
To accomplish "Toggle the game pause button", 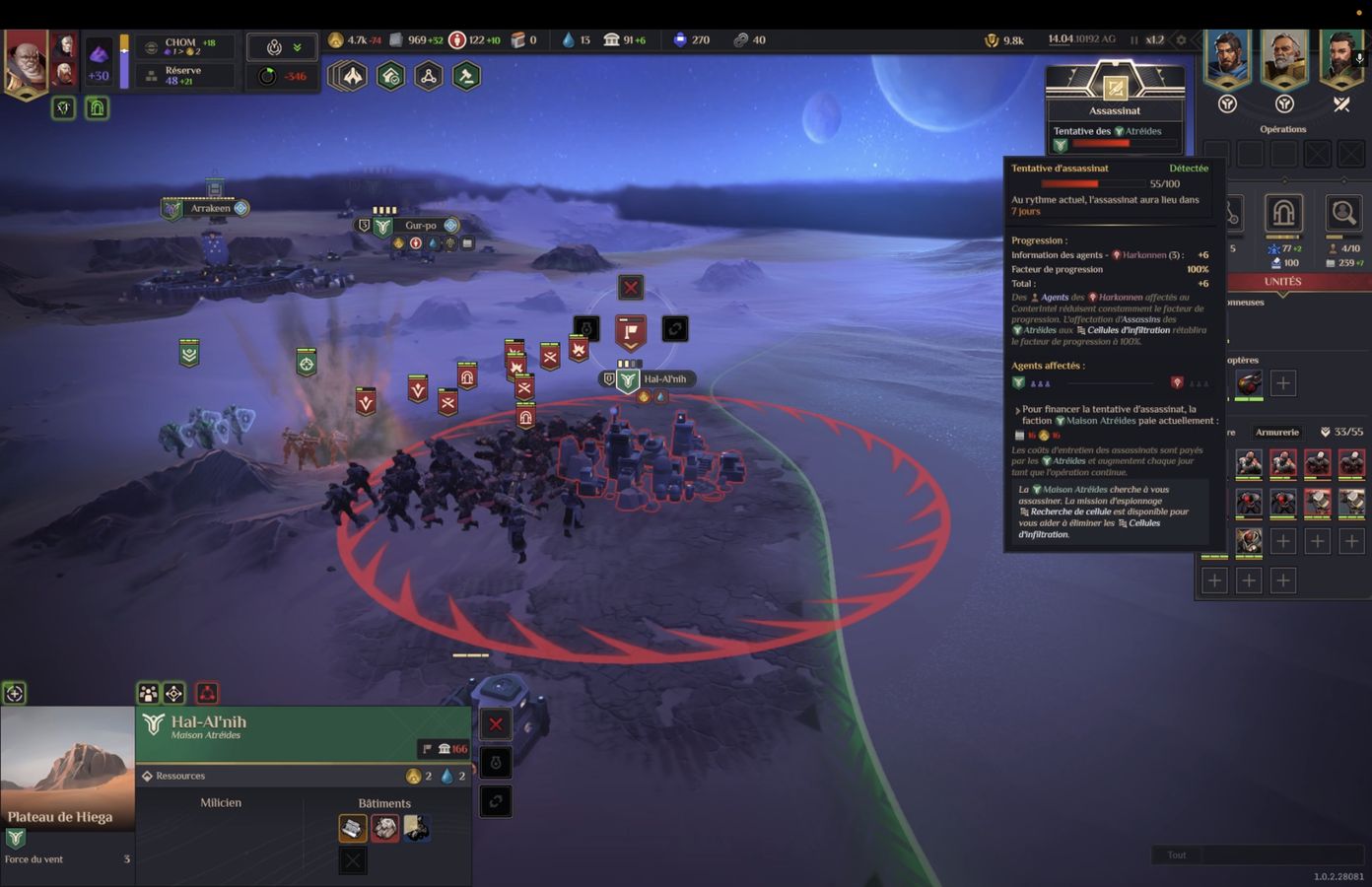I will pyautogui.click(x=1133, y=40).
